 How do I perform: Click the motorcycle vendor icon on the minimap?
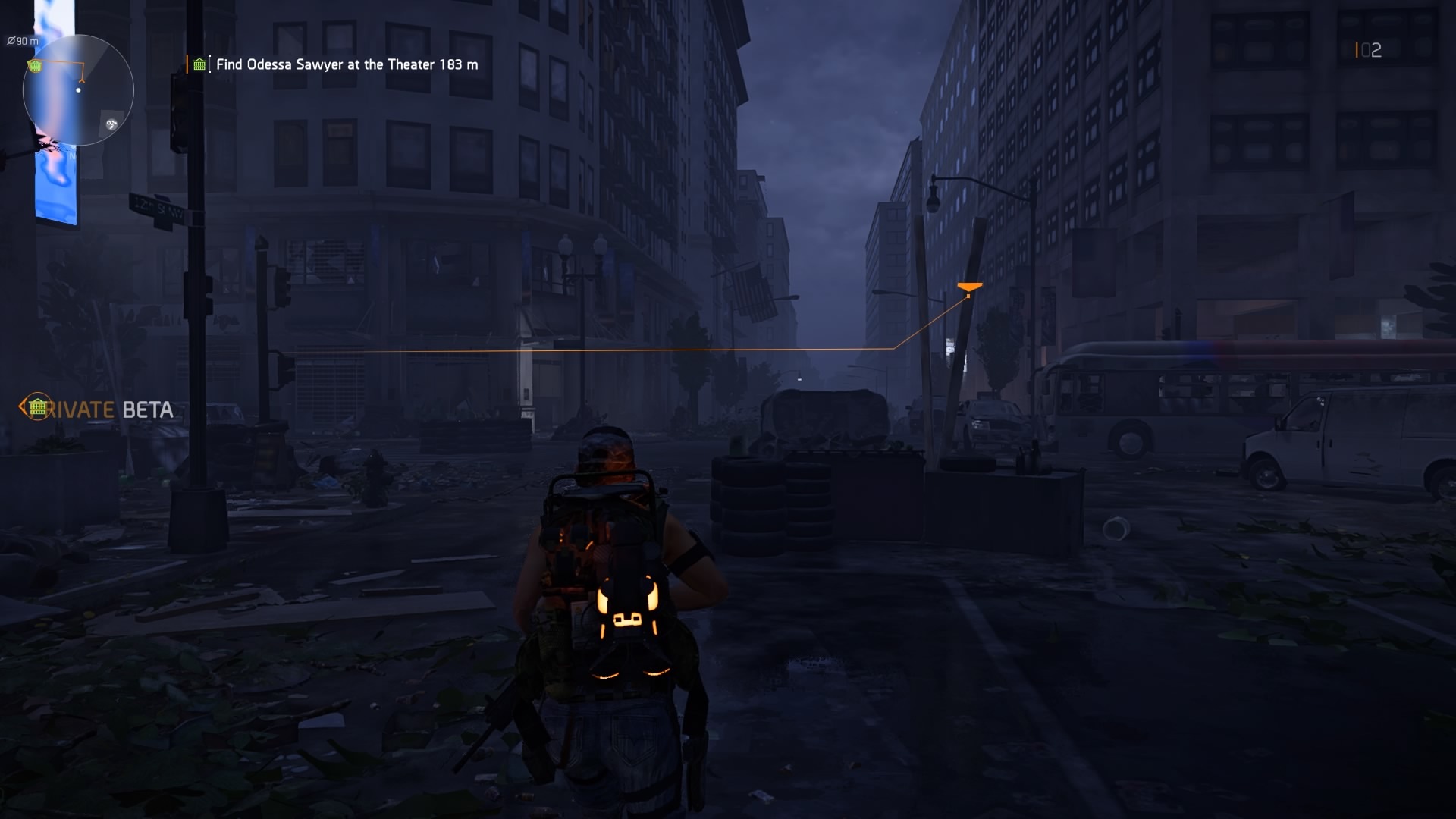111,124
